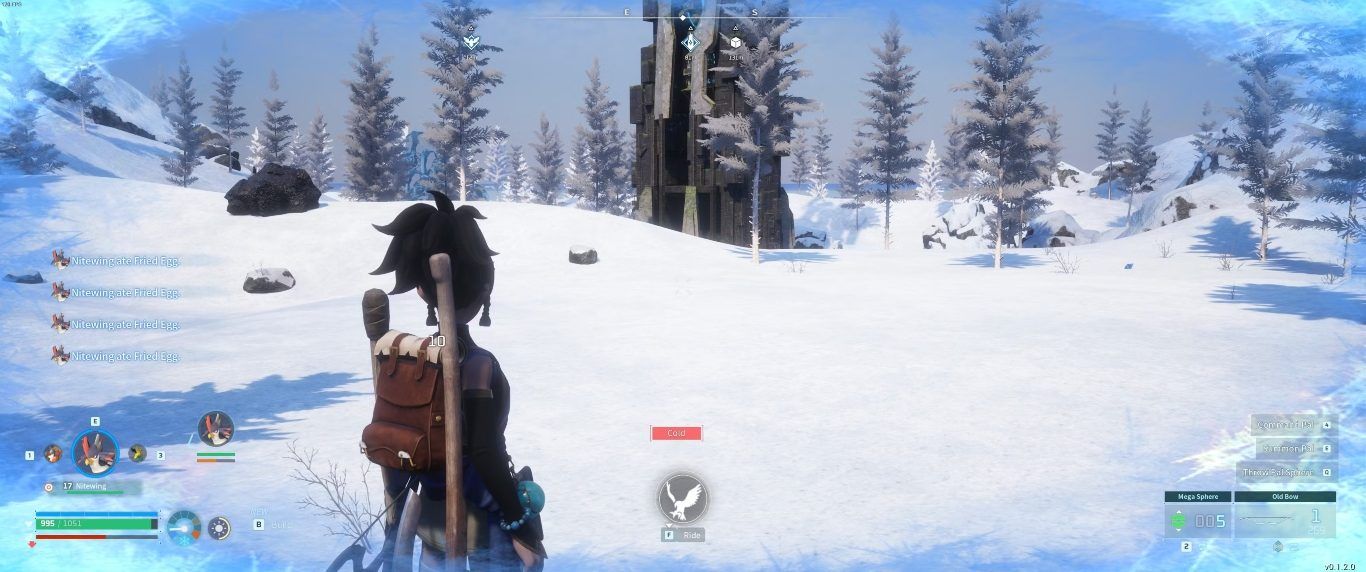
Task: Click the cube compass marker
Action: pyautogui.click(x=735, y=42)
